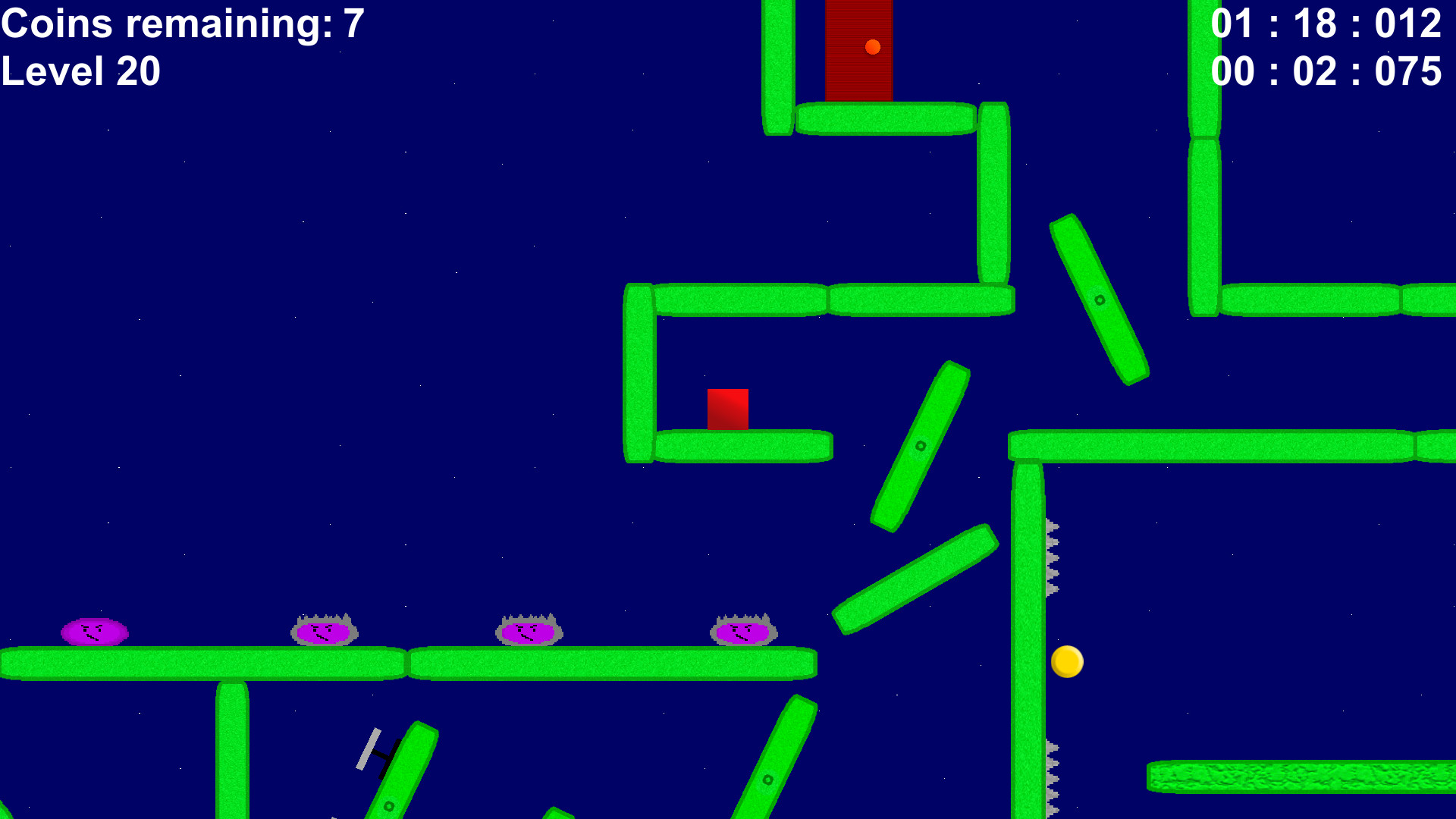Click the Coins remaining counter
The width and height of the screenshot is (1456, 819).
(x=182, y=24)
